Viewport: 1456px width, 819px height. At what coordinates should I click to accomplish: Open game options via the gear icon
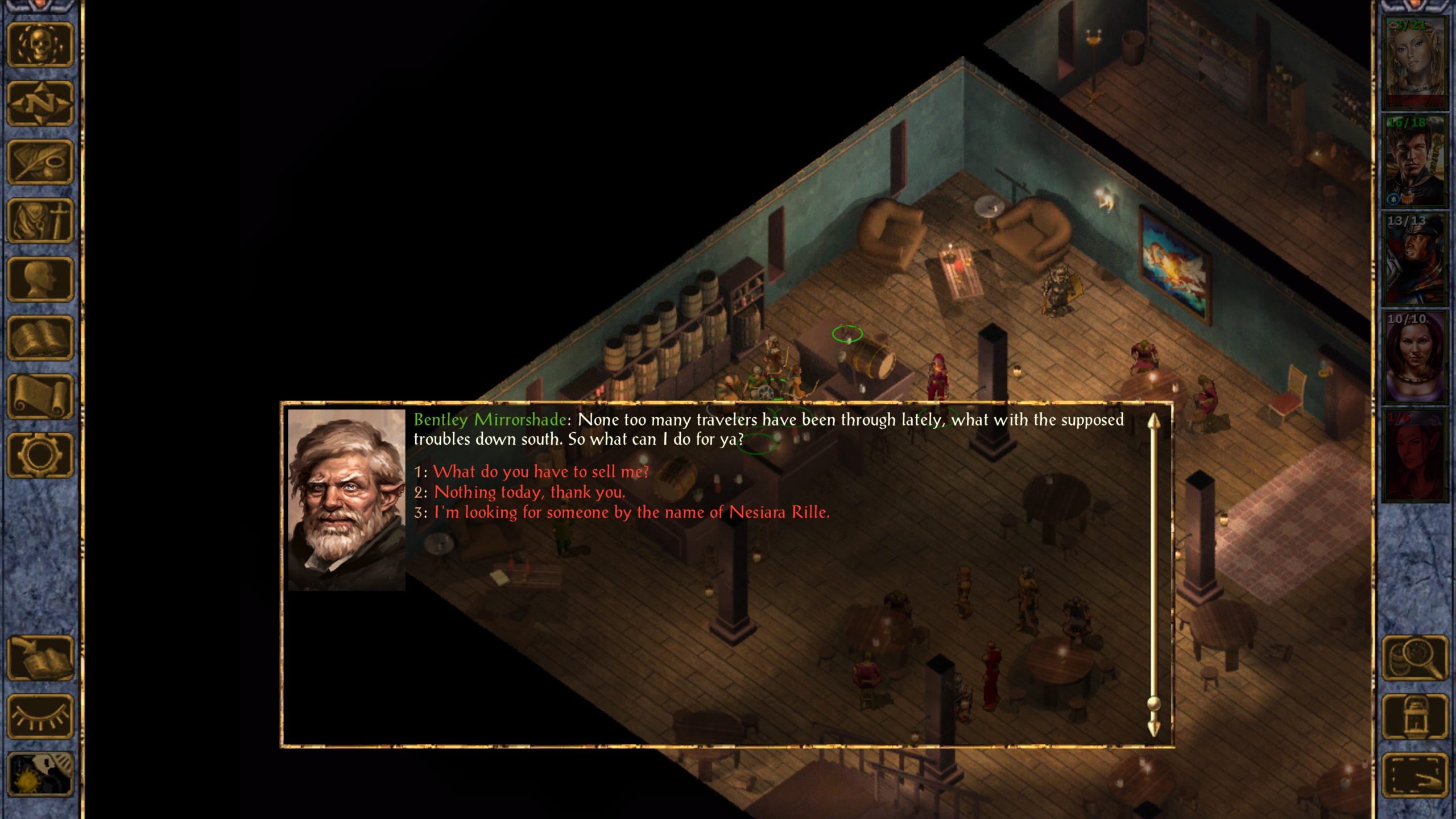coord(40,455)
